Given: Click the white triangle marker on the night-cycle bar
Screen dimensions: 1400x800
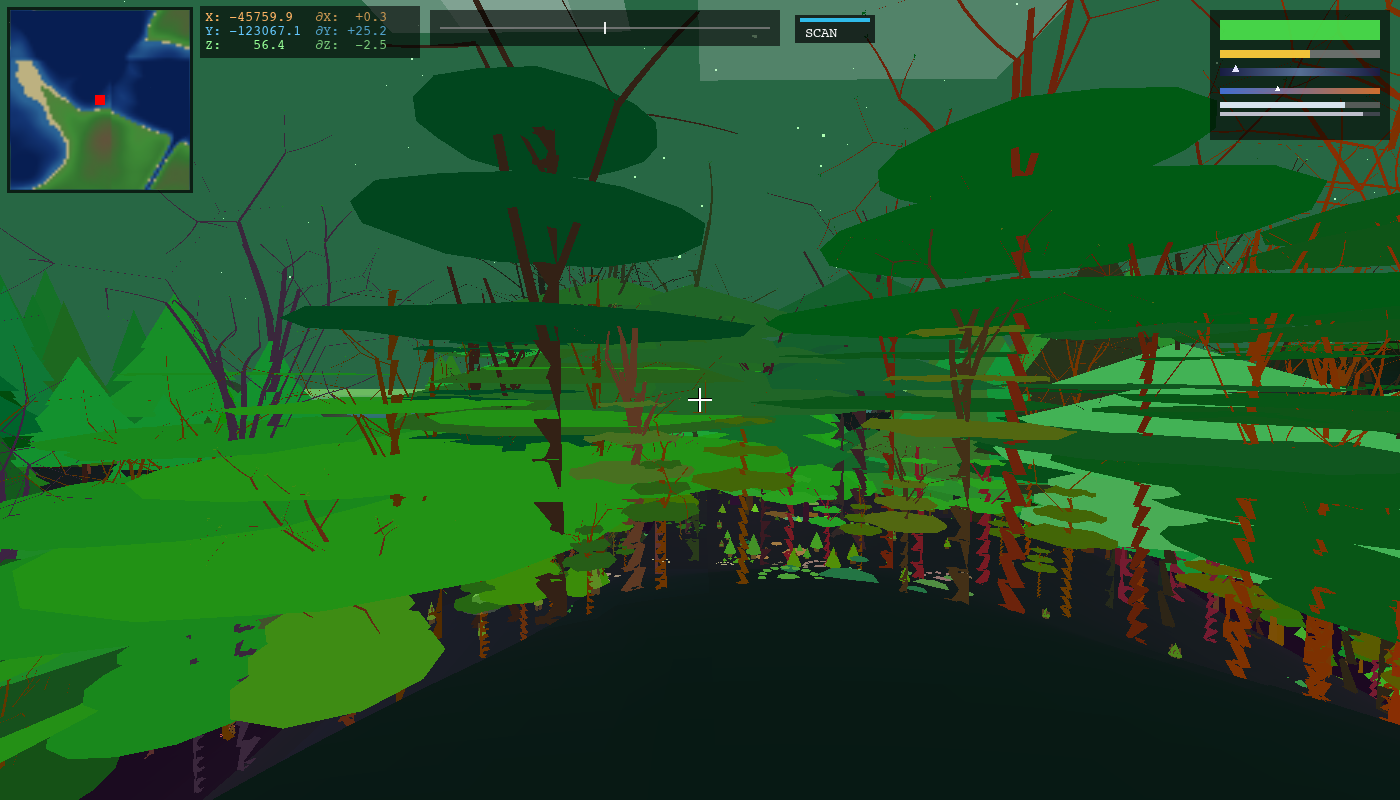Looking at the screenshot, I should coord(1236,68).
